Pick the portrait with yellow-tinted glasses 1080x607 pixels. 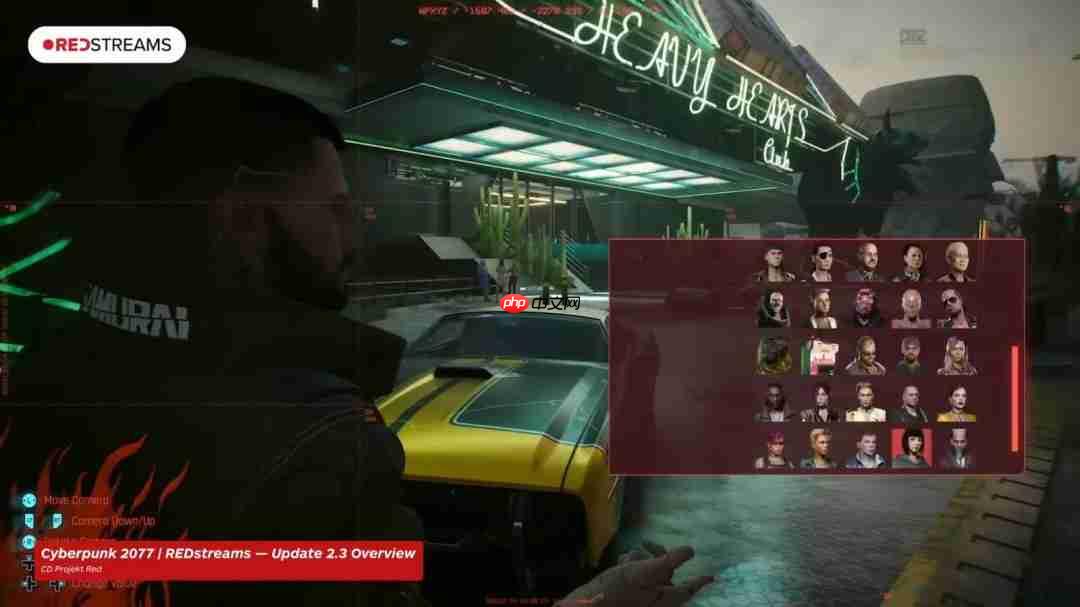[x=866, y=356]
